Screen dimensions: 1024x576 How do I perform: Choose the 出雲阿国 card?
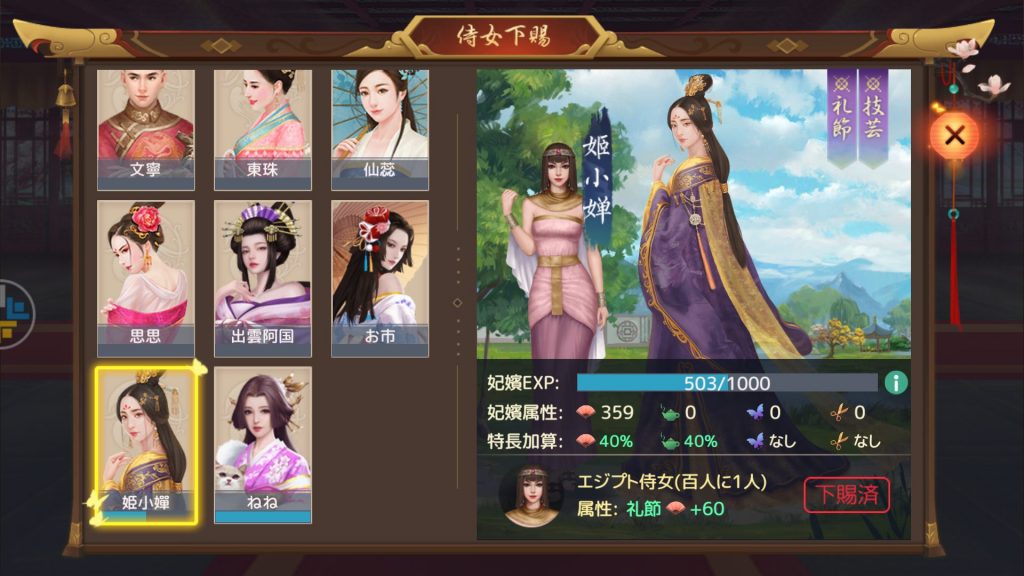pos(262,277)
